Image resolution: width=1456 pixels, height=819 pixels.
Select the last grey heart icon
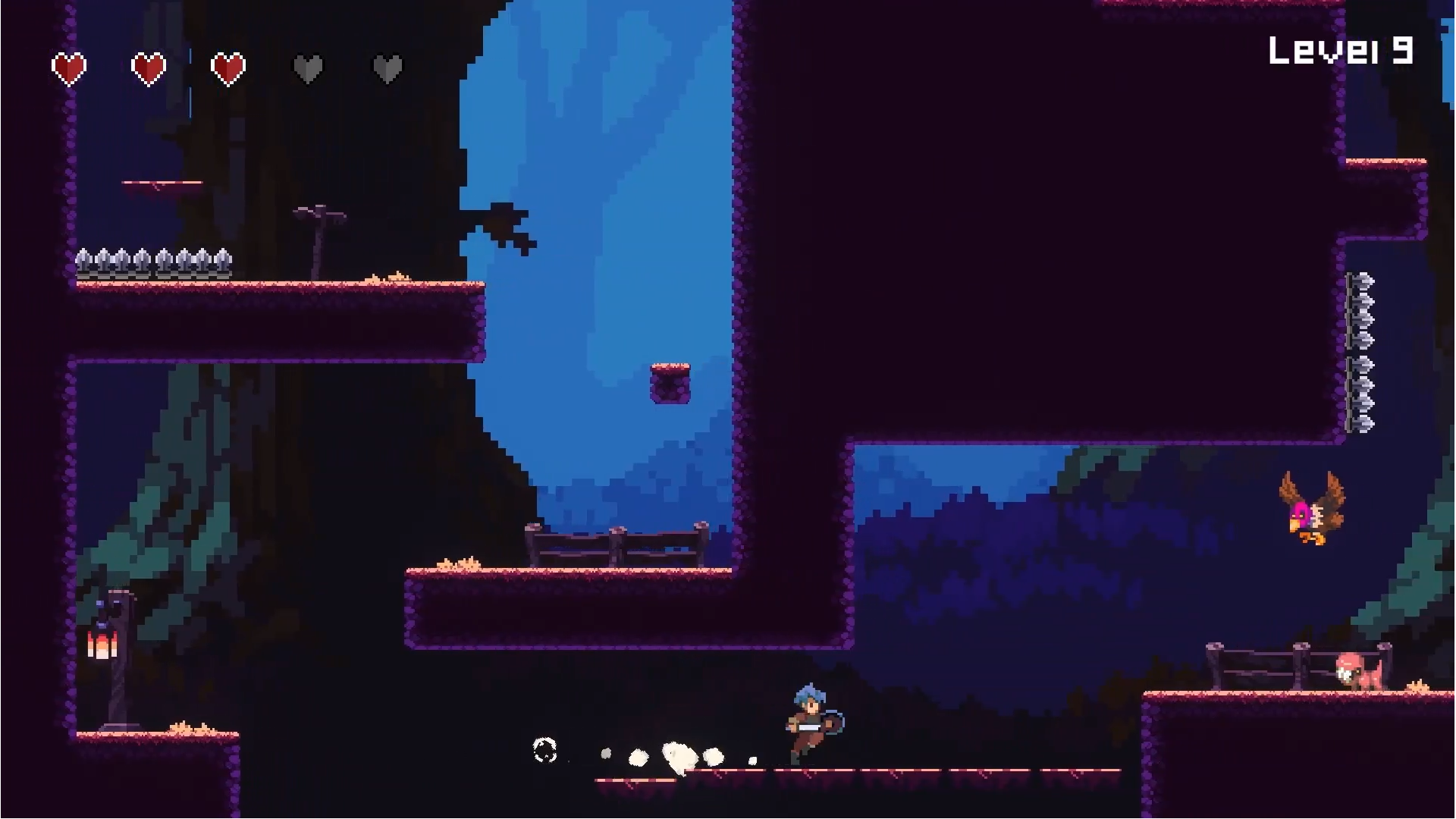click(388, 68)
